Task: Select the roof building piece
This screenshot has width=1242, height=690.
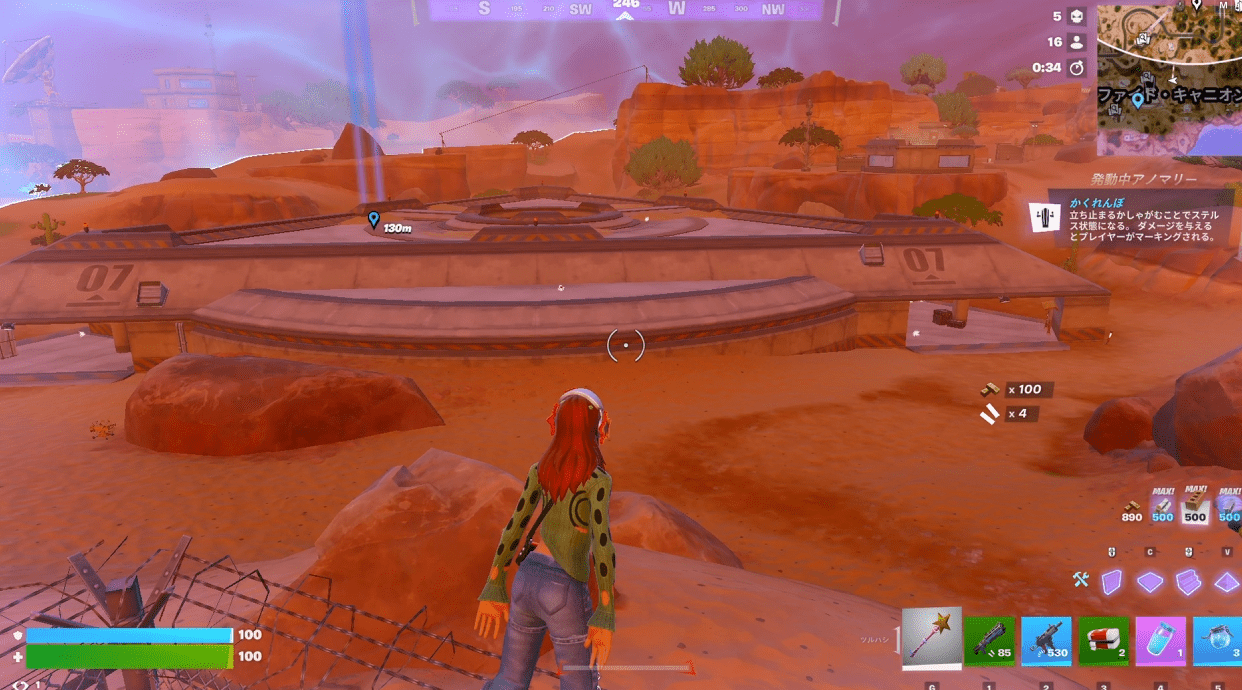Action: coord(1226,581)
